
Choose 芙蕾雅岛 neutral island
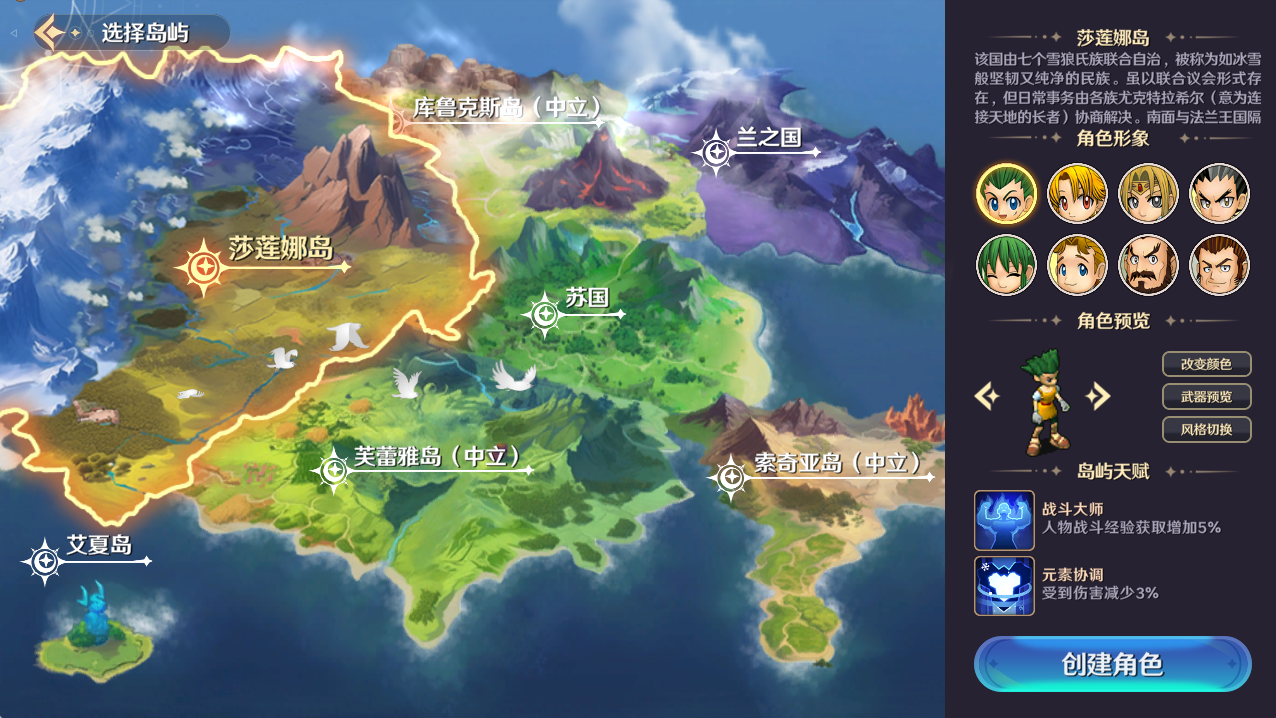click(x=332, y=470)
